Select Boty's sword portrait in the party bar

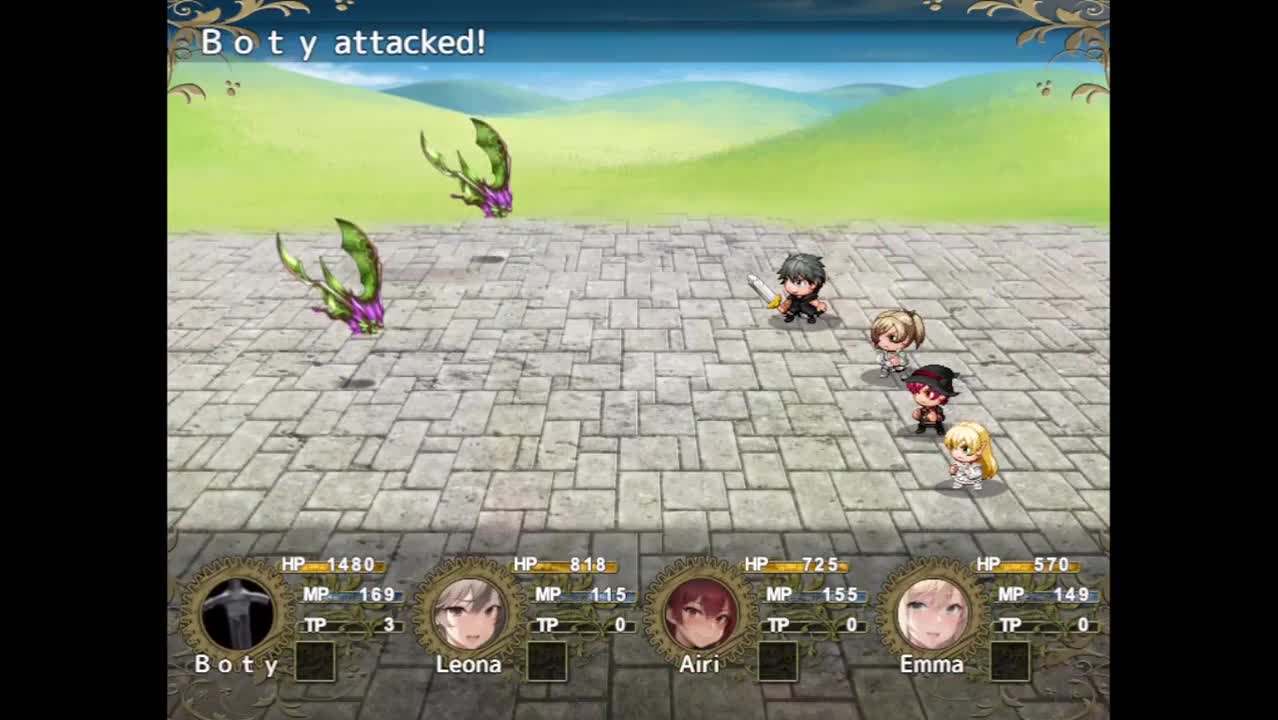[x=237, y=612]
